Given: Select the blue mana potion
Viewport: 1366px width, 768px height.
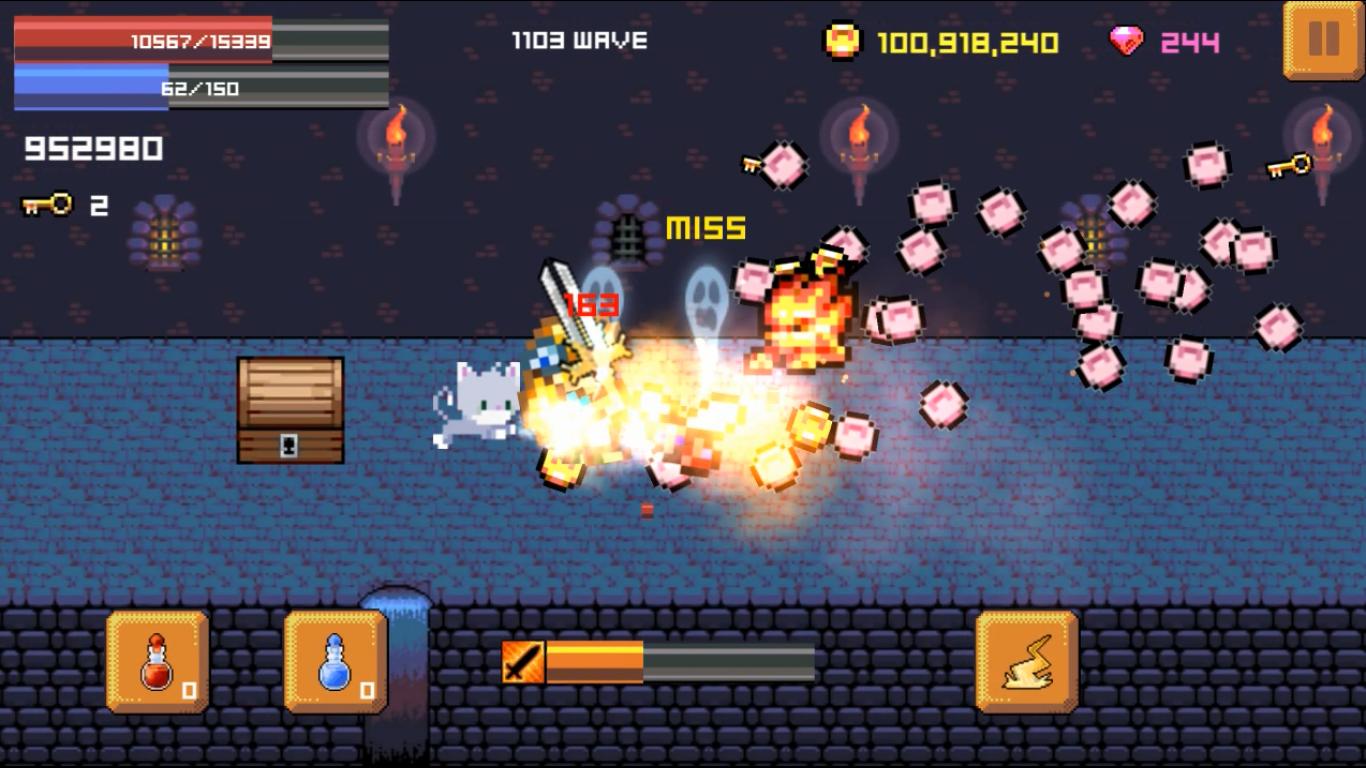Looking at the screenshot, I should pyautogui.click(x=335, y=662).
